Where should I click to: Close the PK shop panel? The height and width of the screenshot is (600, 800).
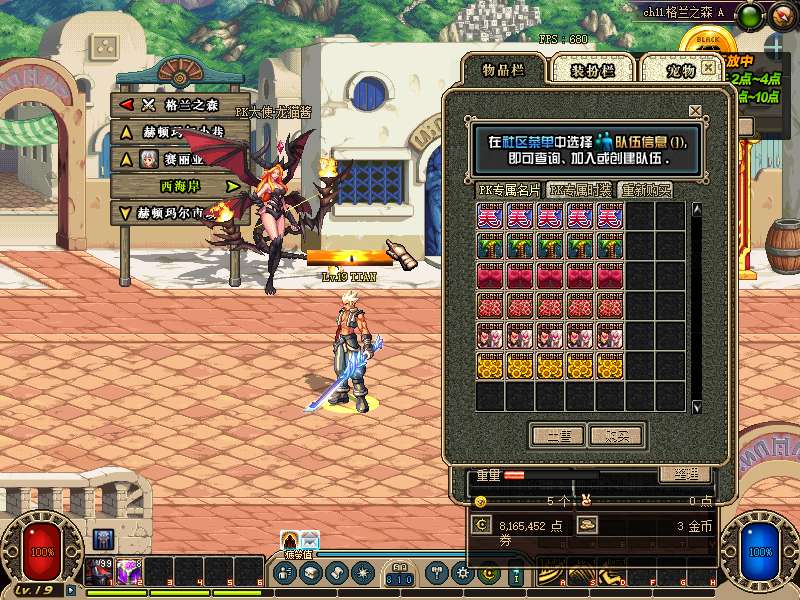coord(695,111)
